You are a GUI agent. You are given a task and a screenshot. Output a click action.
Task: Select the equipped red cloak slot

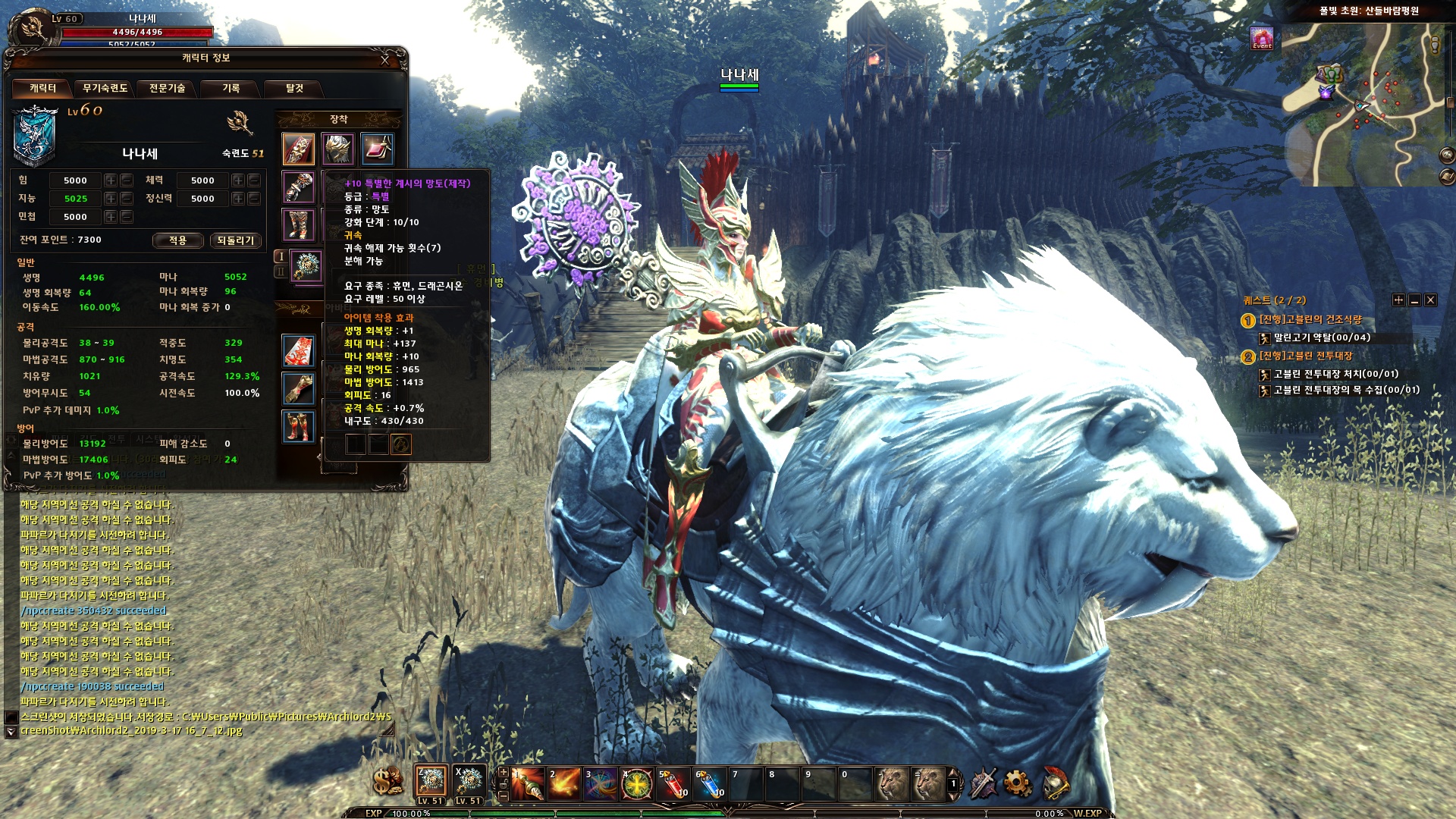click(297, 150)
